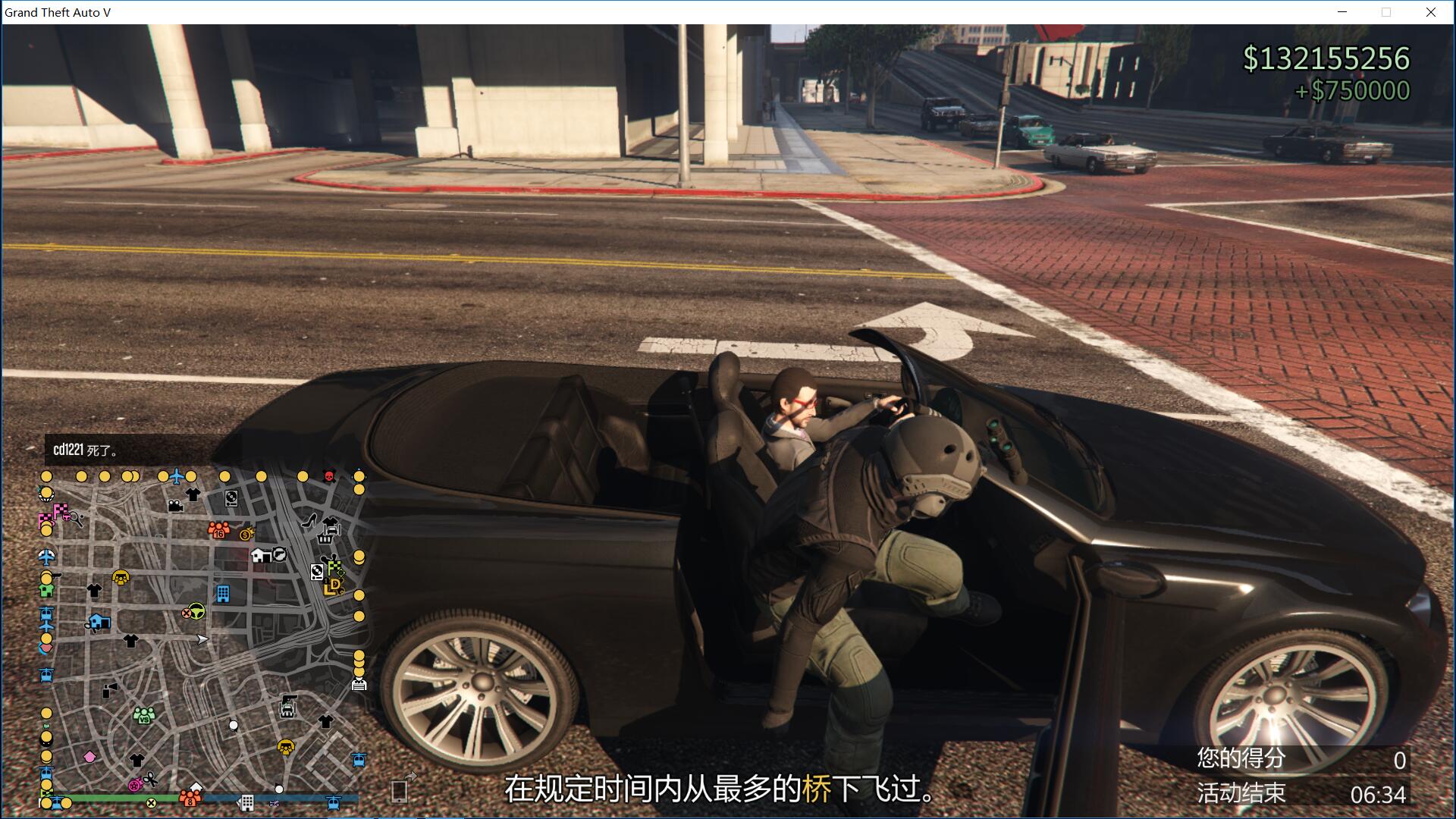Select the white house garage marker
Viewport: 1456px width, 819px height.
click(260, 556)
